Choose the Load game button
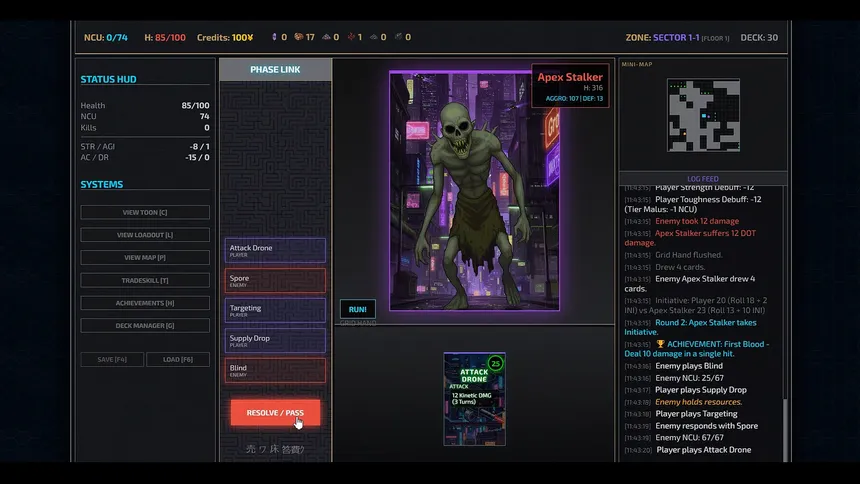This screenshot has height=484, width=860. pos(178,359)
